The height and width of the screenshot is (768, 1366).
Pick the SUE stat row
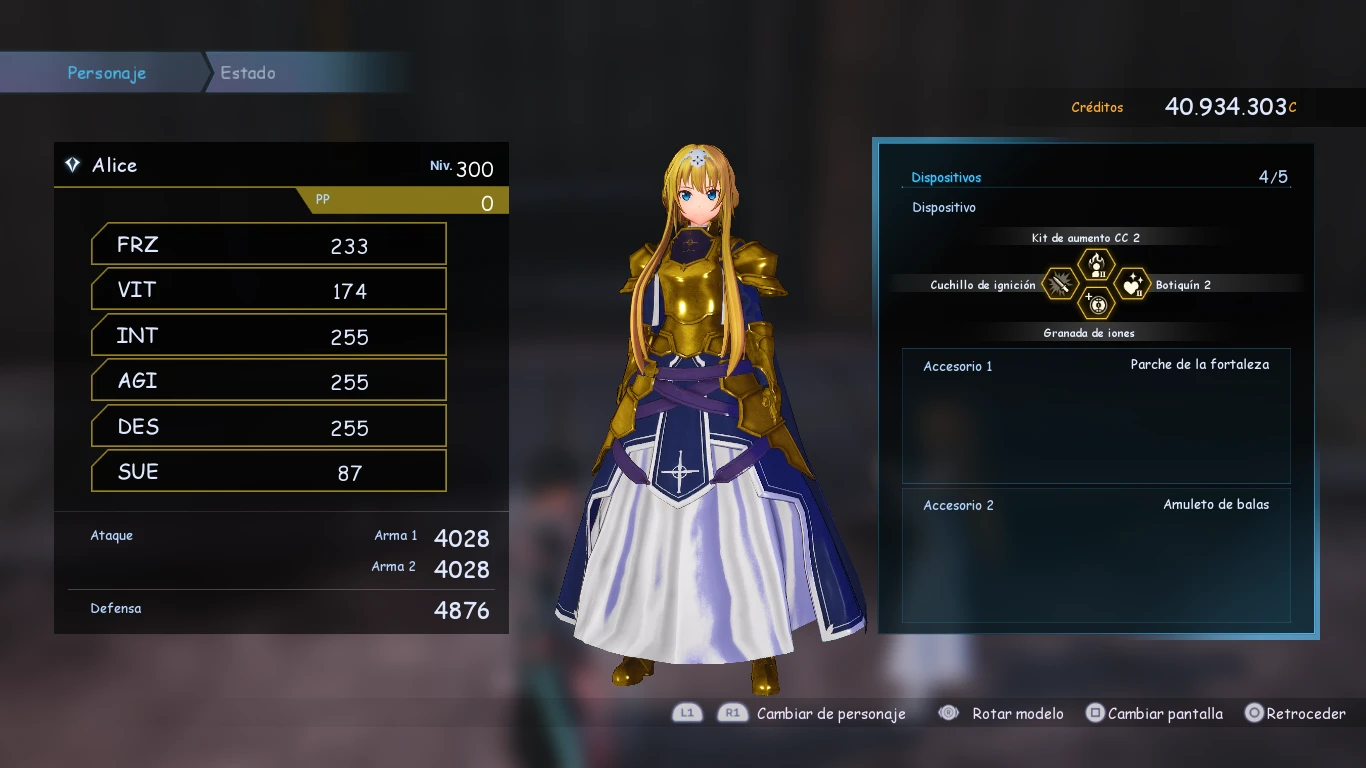coord(268,472)
